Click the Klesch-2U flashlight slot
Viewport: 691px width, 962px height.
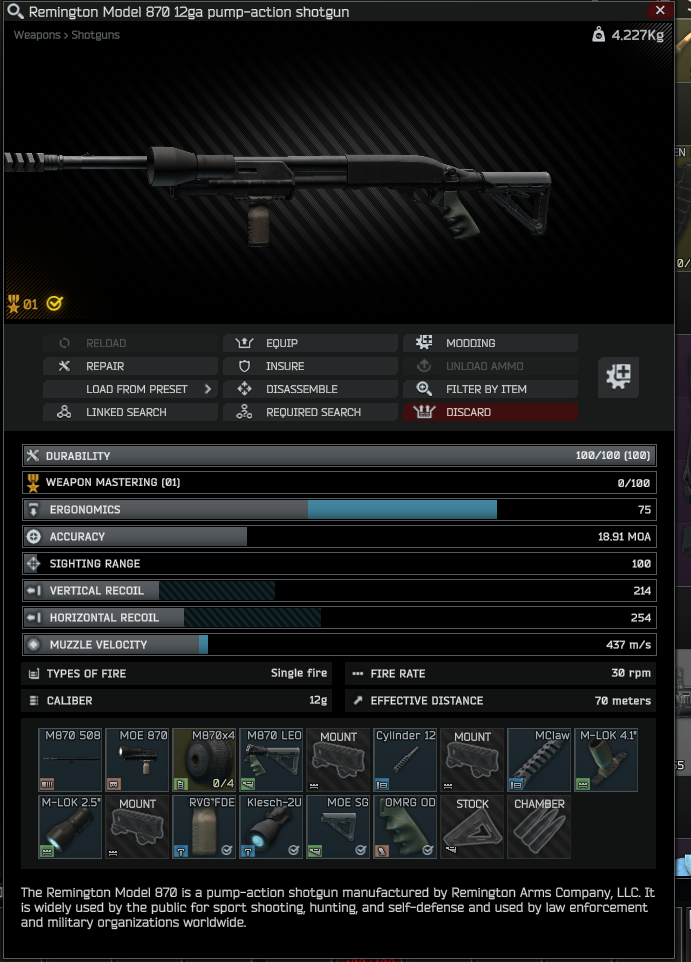point(272,827)
